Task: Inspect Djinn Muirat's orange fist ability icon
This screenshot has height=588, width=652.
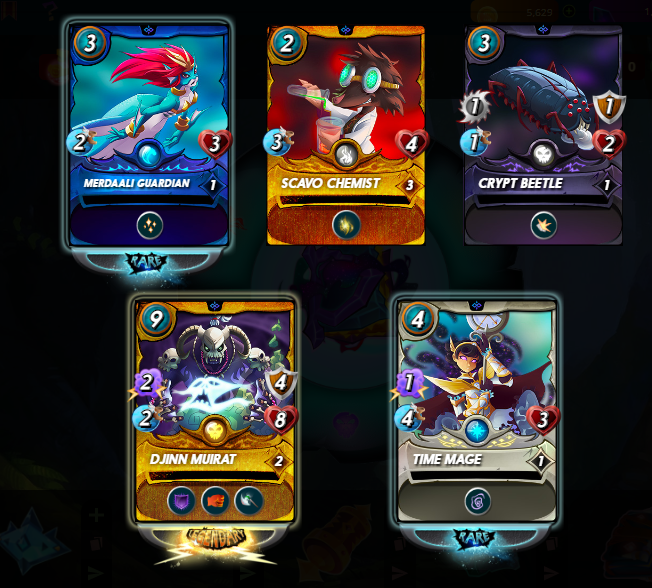Action: point(215,498)
